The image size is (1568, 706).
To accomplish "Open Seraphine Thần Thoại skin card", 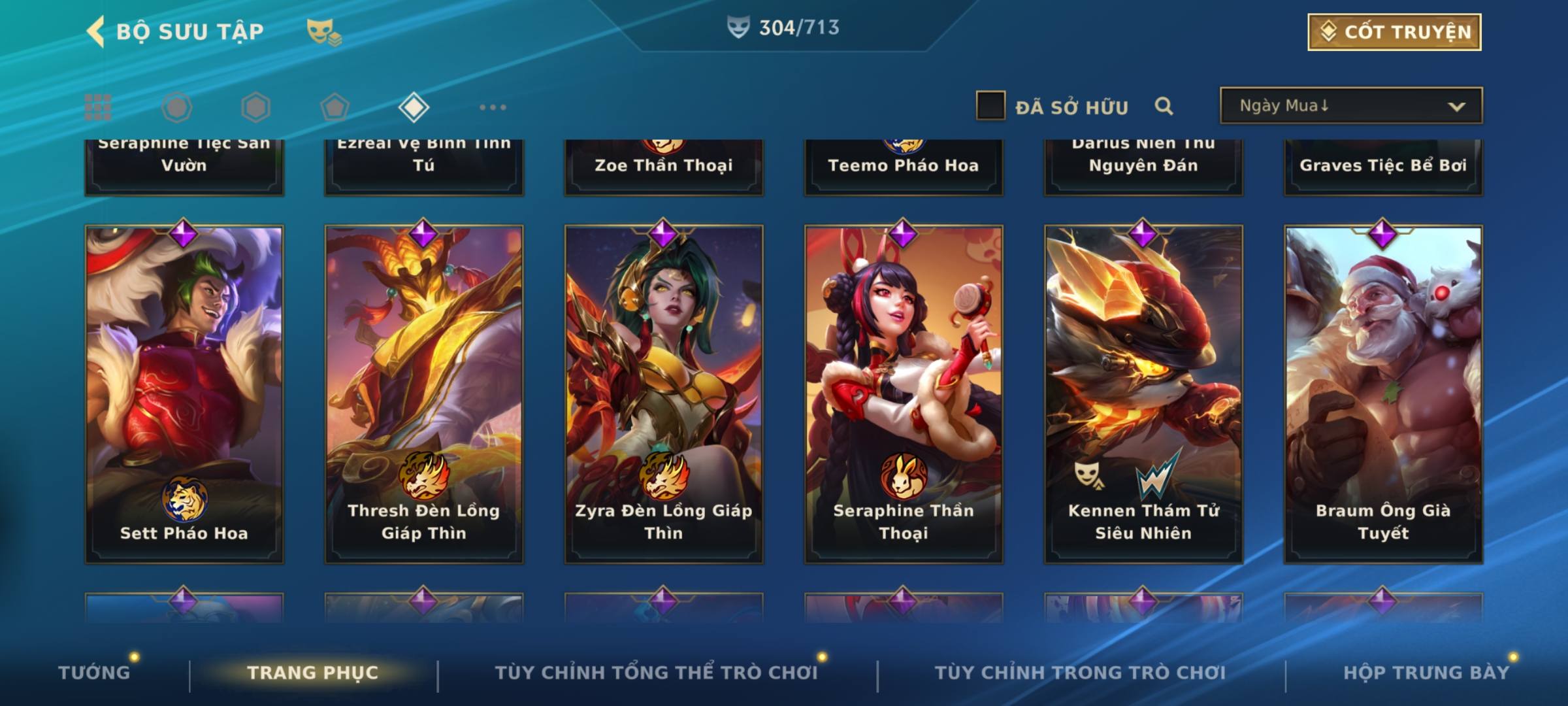I will (x=904, y=394).
